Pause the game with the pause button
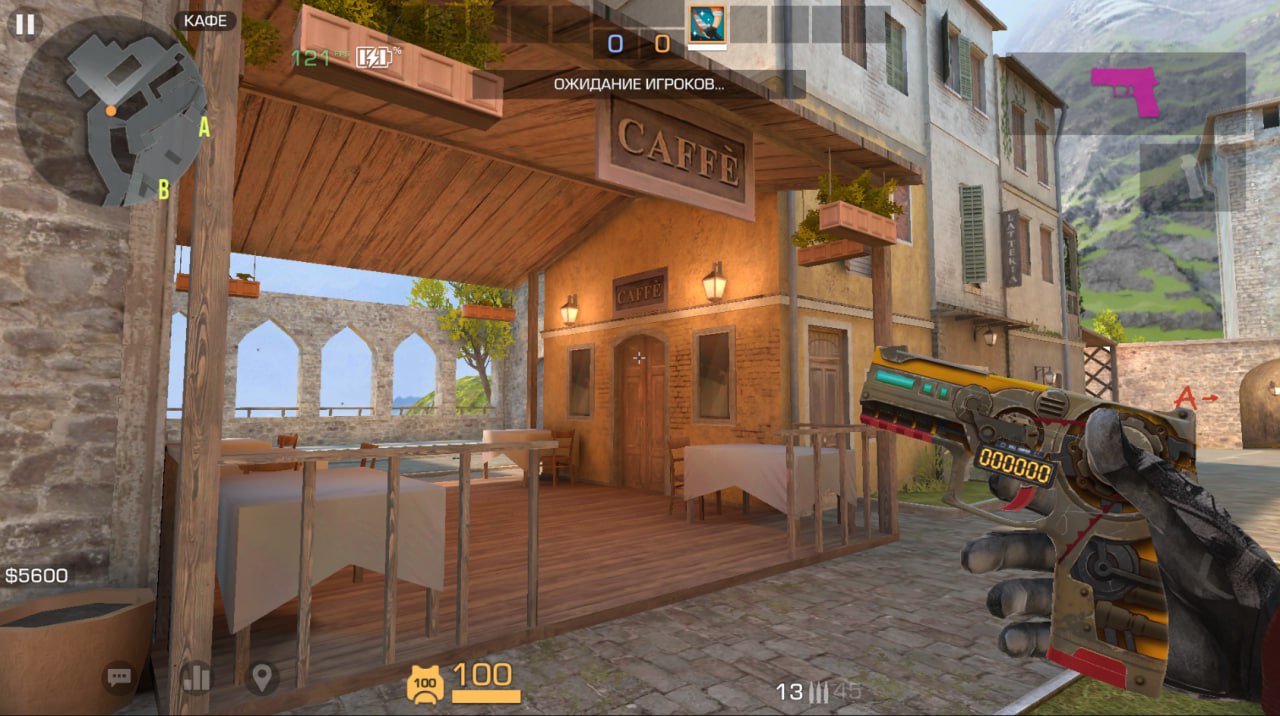This screenshot has height=716, width=1280. [25, 24]
